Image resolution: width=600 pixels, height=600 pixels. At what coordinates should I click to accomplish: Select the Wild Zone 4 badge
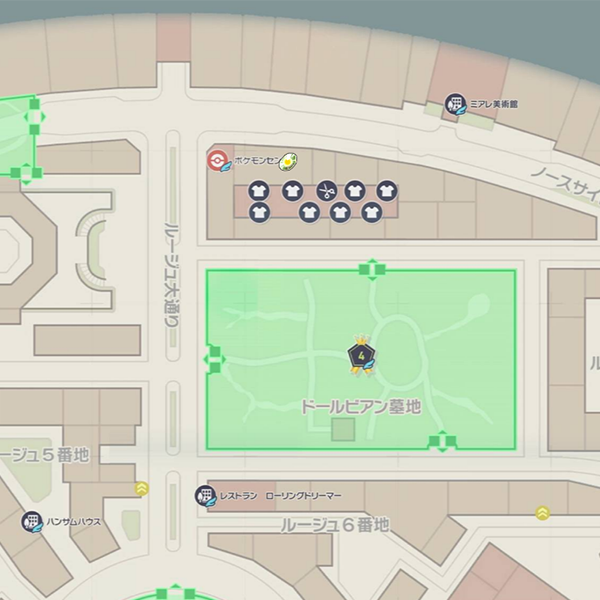click(x=360, y=356)
